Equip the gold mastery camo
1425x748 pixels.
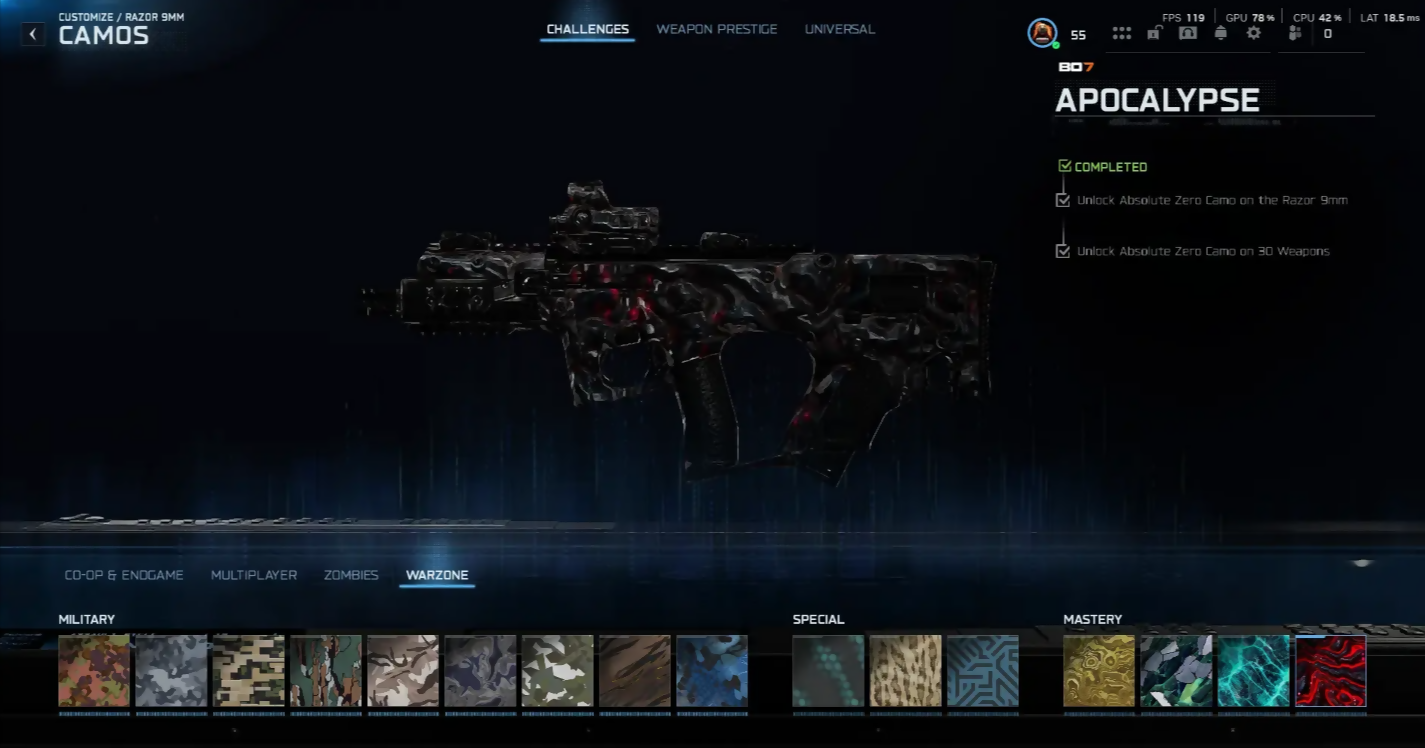point(1099,671)
